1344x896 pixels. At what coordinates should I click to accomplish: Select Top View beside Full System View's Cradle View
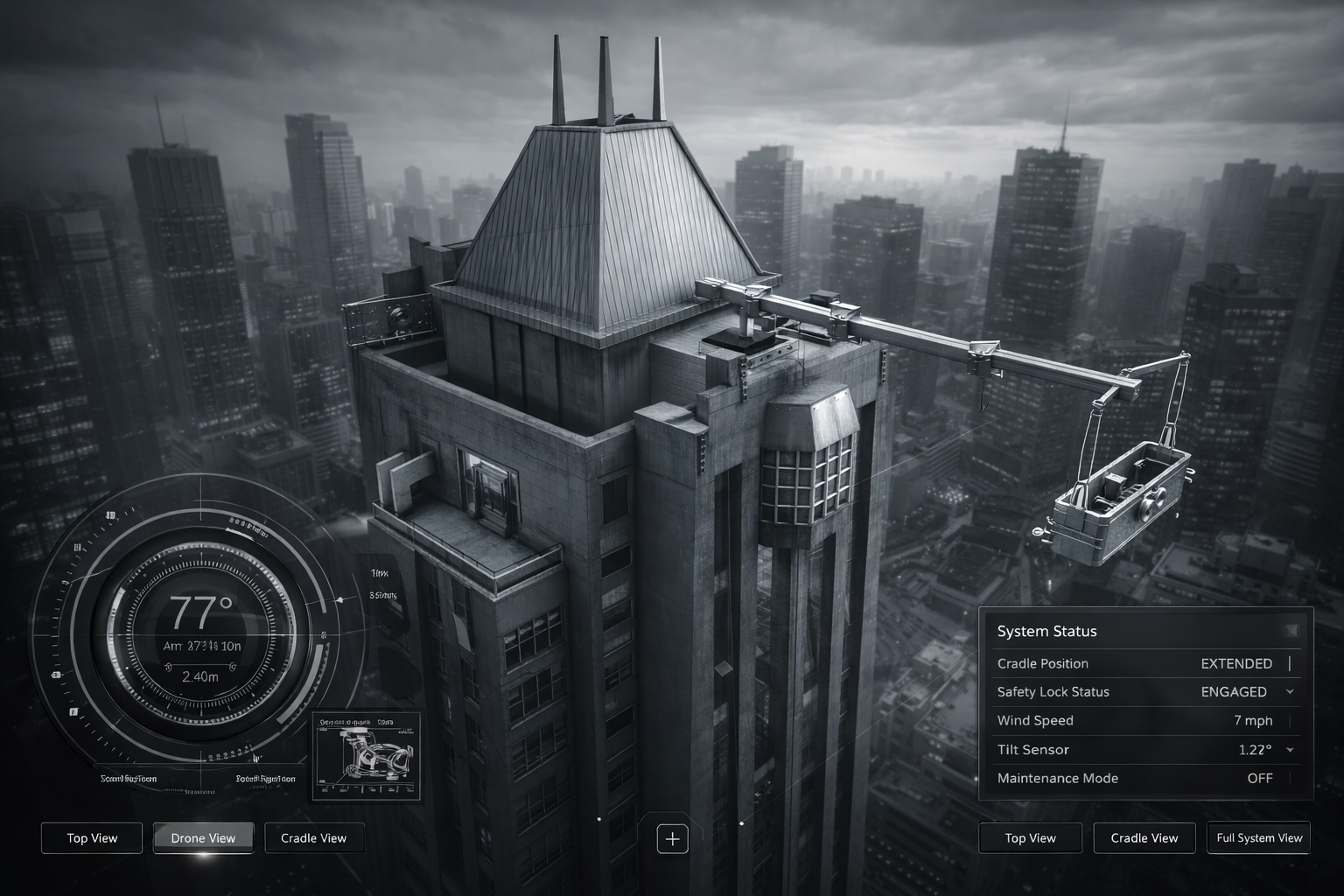pos(1030,838)
